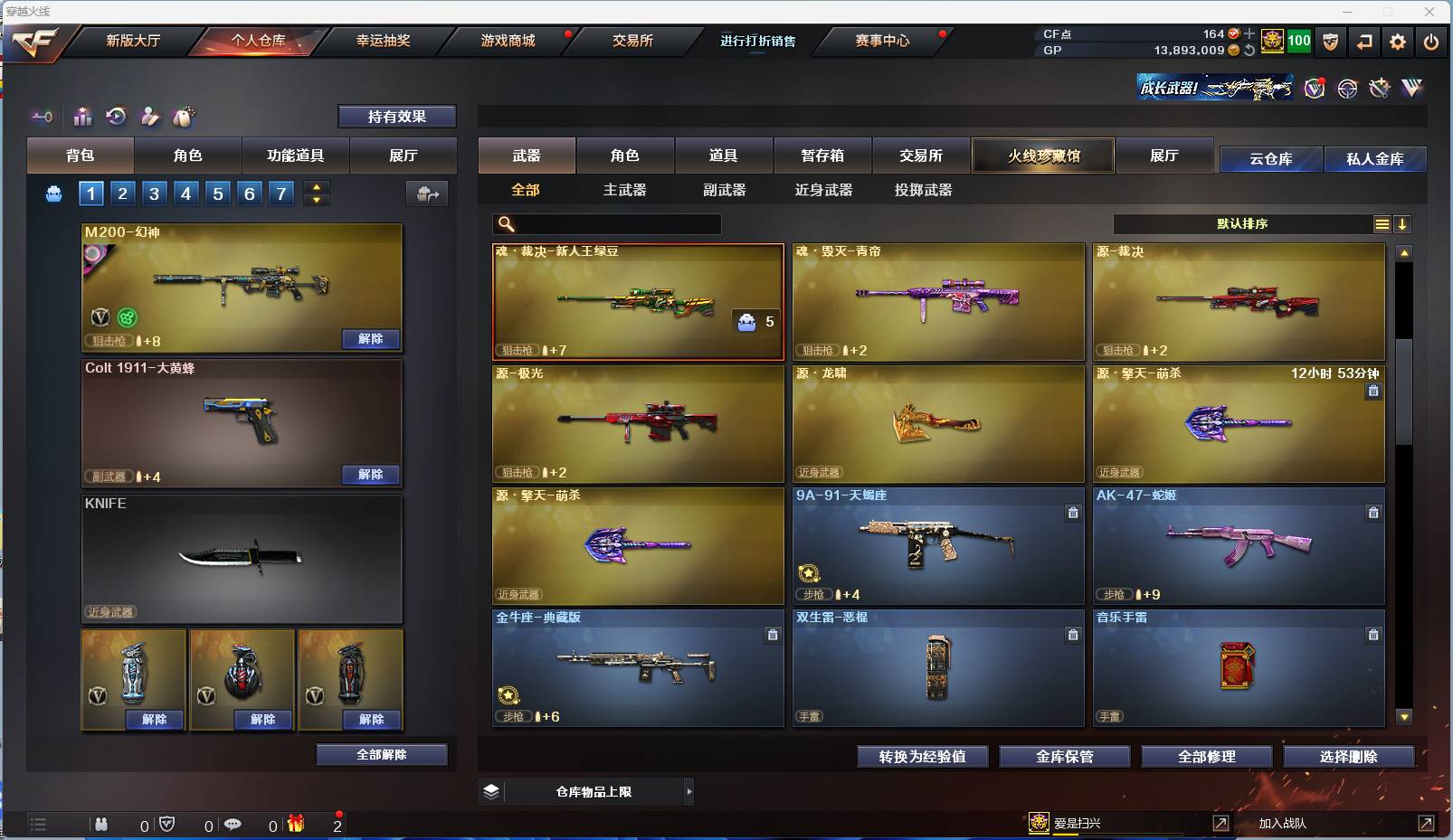The width and height of the screenshot is (1453, 840).
Task: Toggle the list view icon beside sort arrow
Action: pos(1382,223)
